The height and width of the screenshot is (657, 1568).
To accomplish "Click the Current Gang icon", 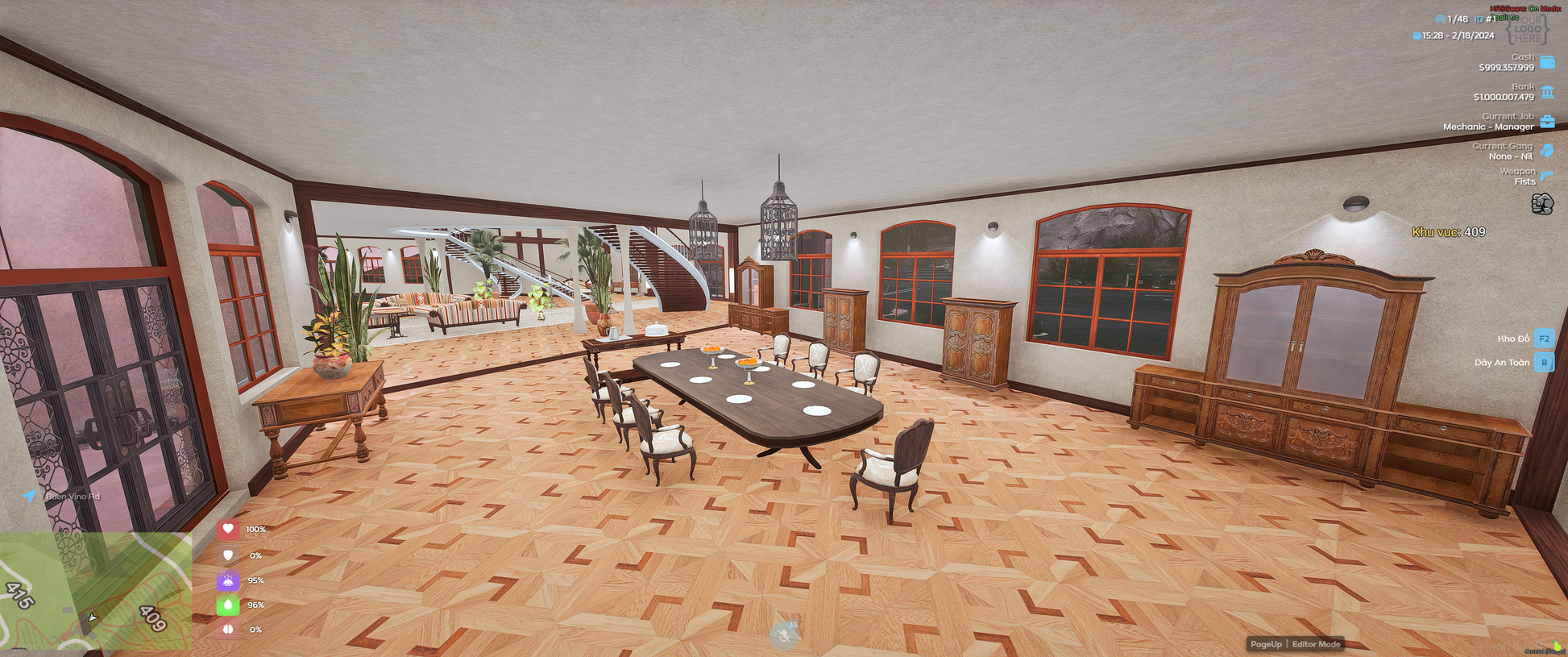I will 1547,151.
